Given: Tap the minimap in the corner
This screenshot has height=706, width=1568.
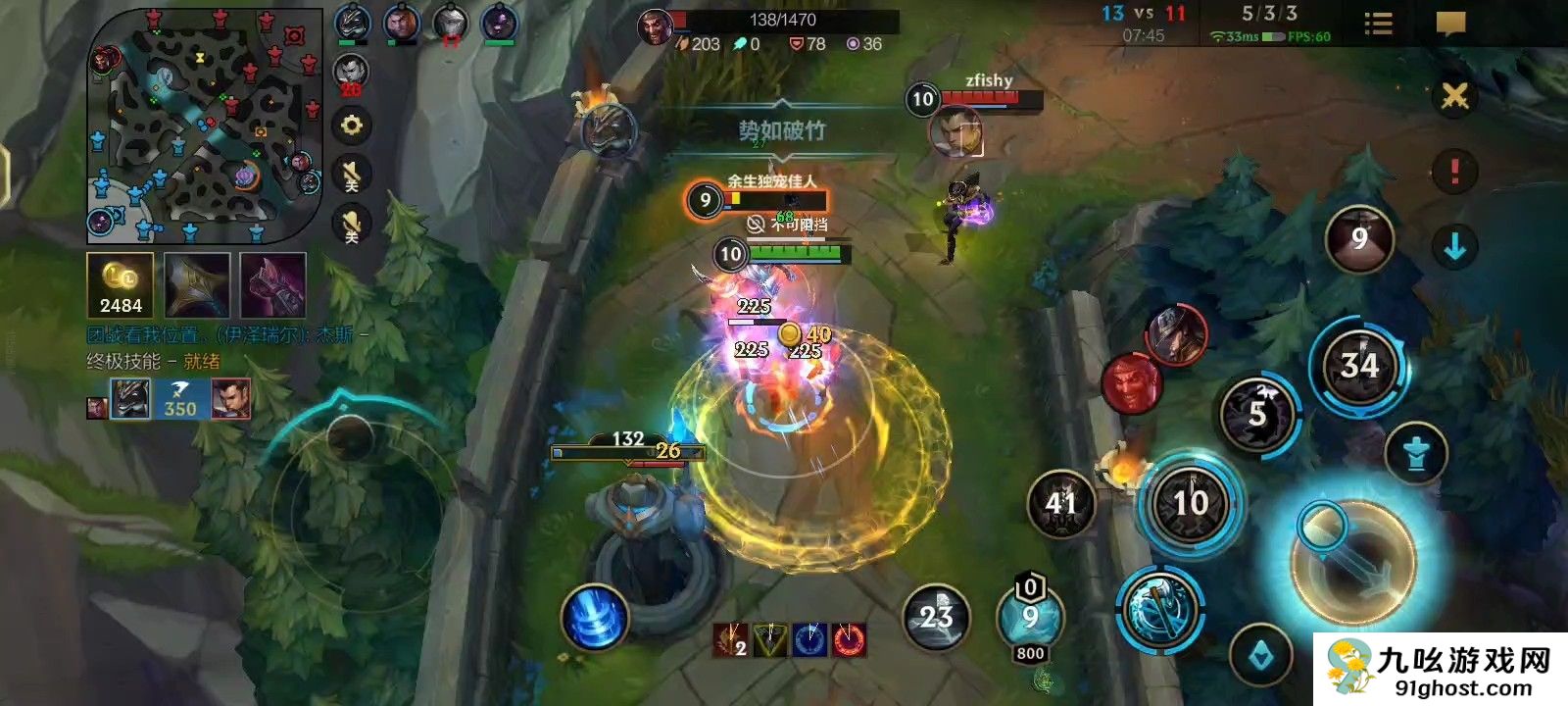Looking at the screenshot, I should click(x=204, y=126).
